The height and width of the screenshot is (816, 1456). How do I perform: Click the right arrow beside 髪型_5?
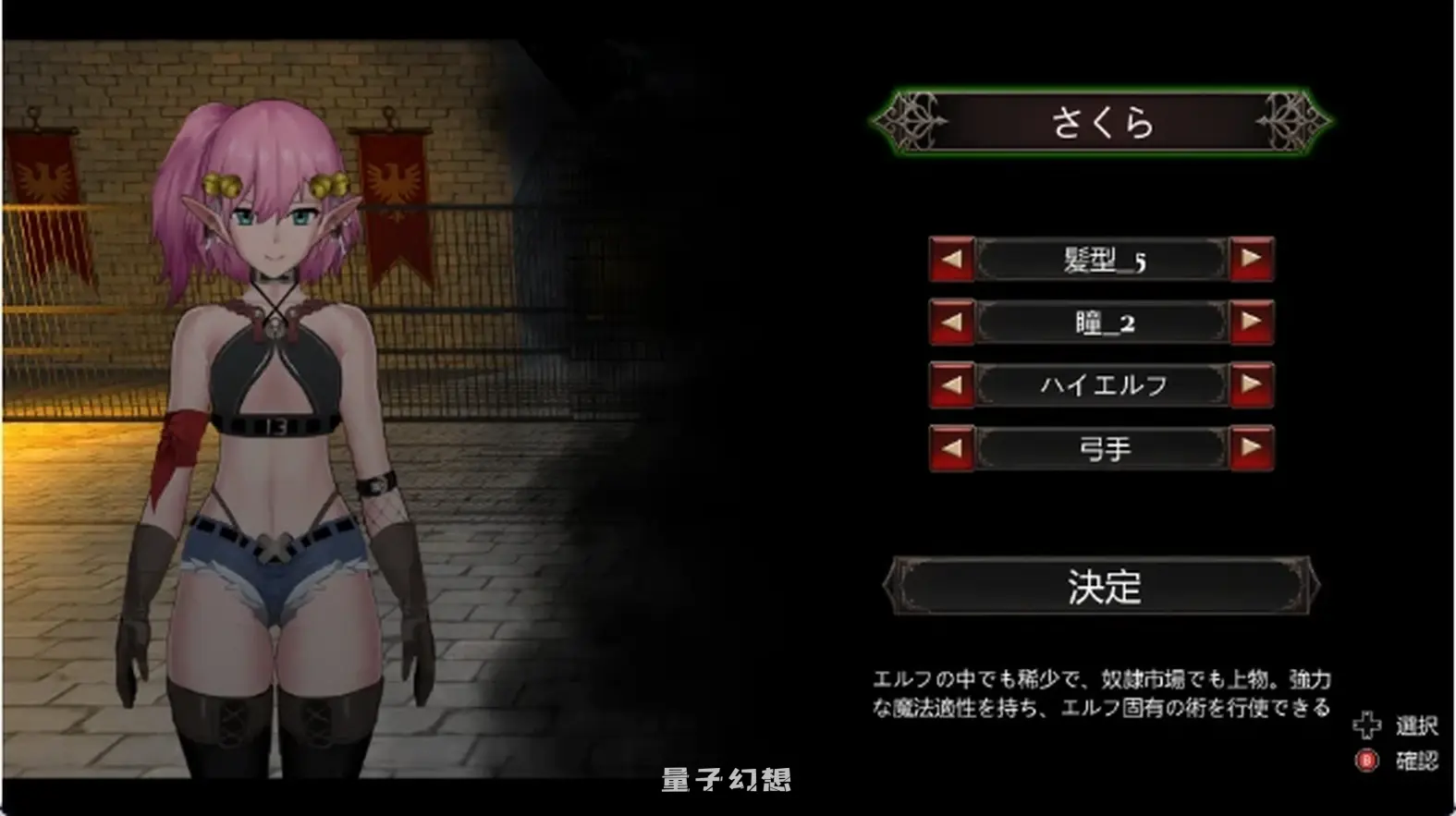point(1253,260)
